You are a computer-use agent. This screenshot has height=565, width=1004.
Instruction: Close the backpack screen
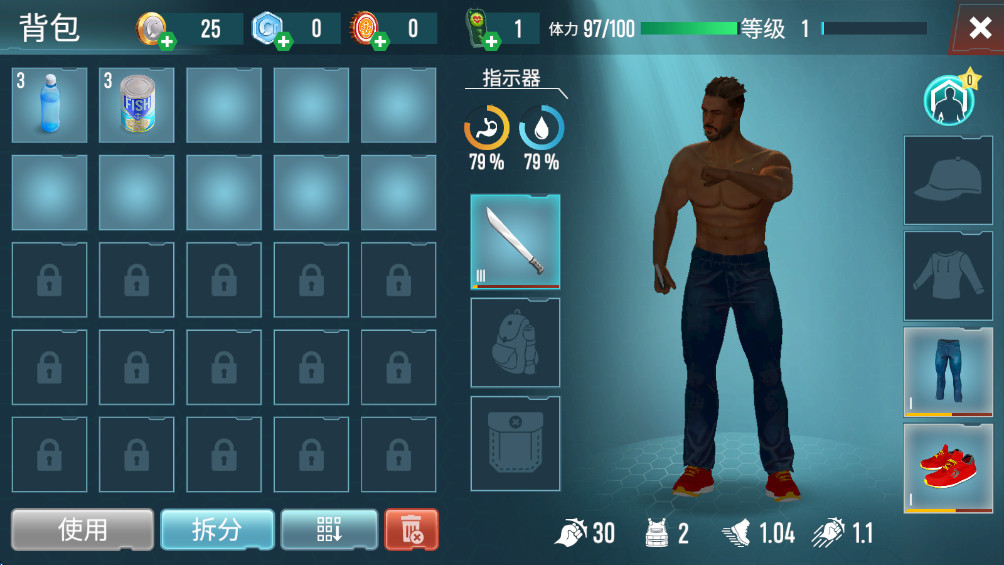[x=979, y=28]
